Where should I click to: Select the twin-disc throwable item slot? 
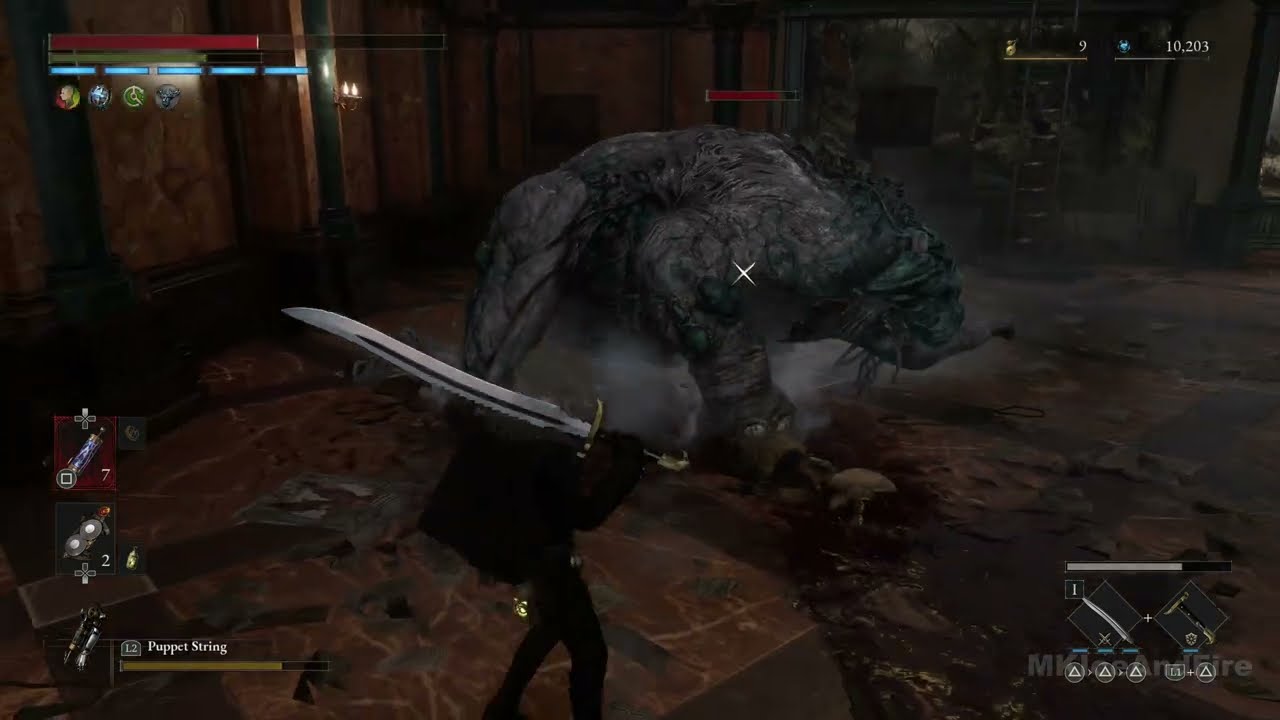85,539
